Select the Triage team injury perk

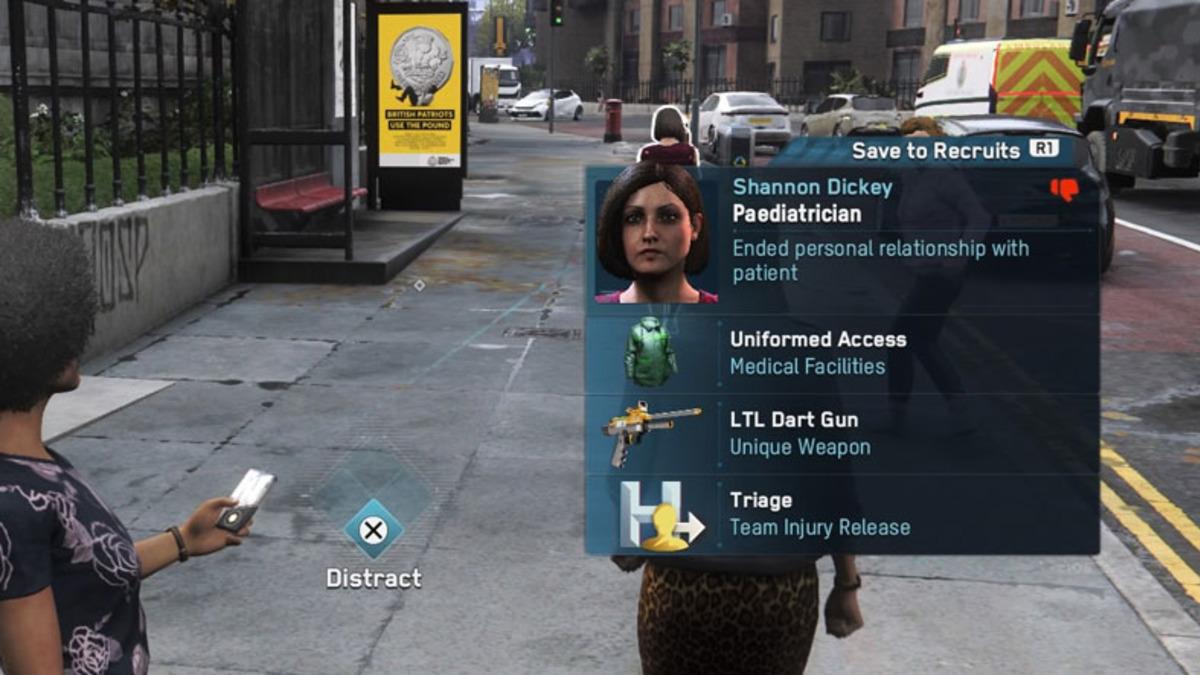point(841,514)
